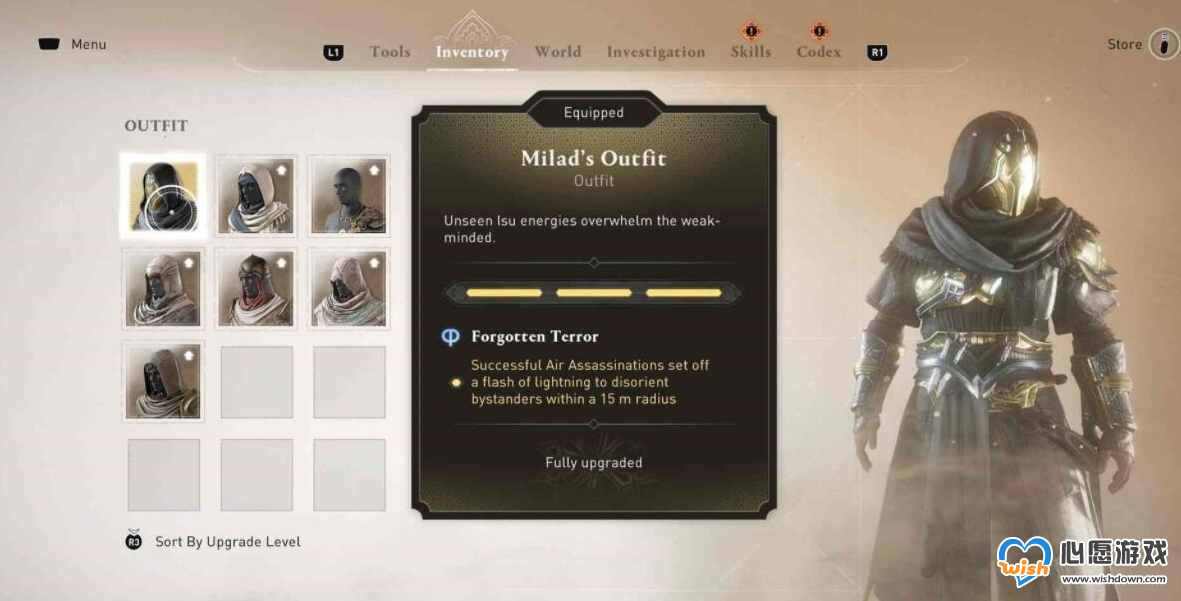Select the white-hooded outfit with blue collar
The image size is (1181, 601).
coord(256,195)
